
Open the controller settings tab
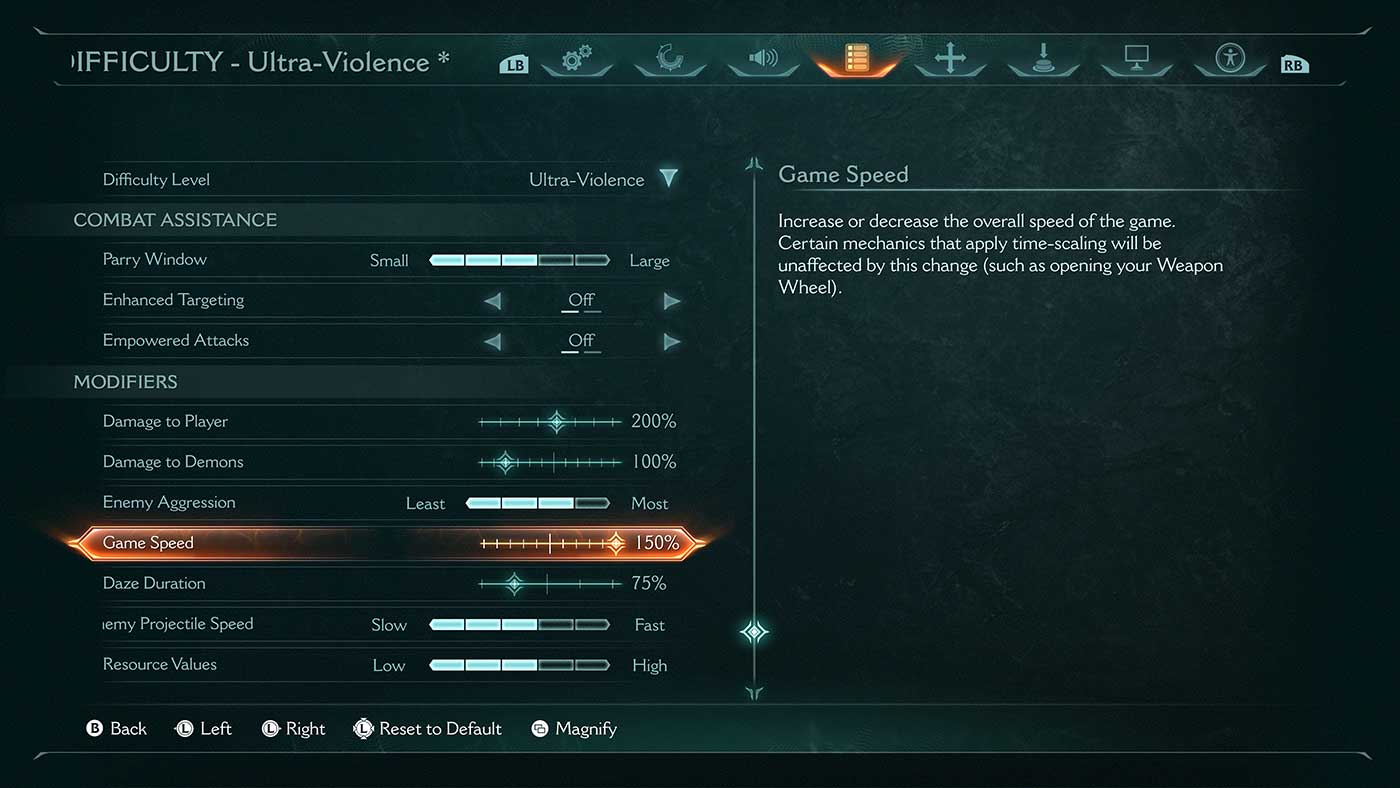coord(670,60)
